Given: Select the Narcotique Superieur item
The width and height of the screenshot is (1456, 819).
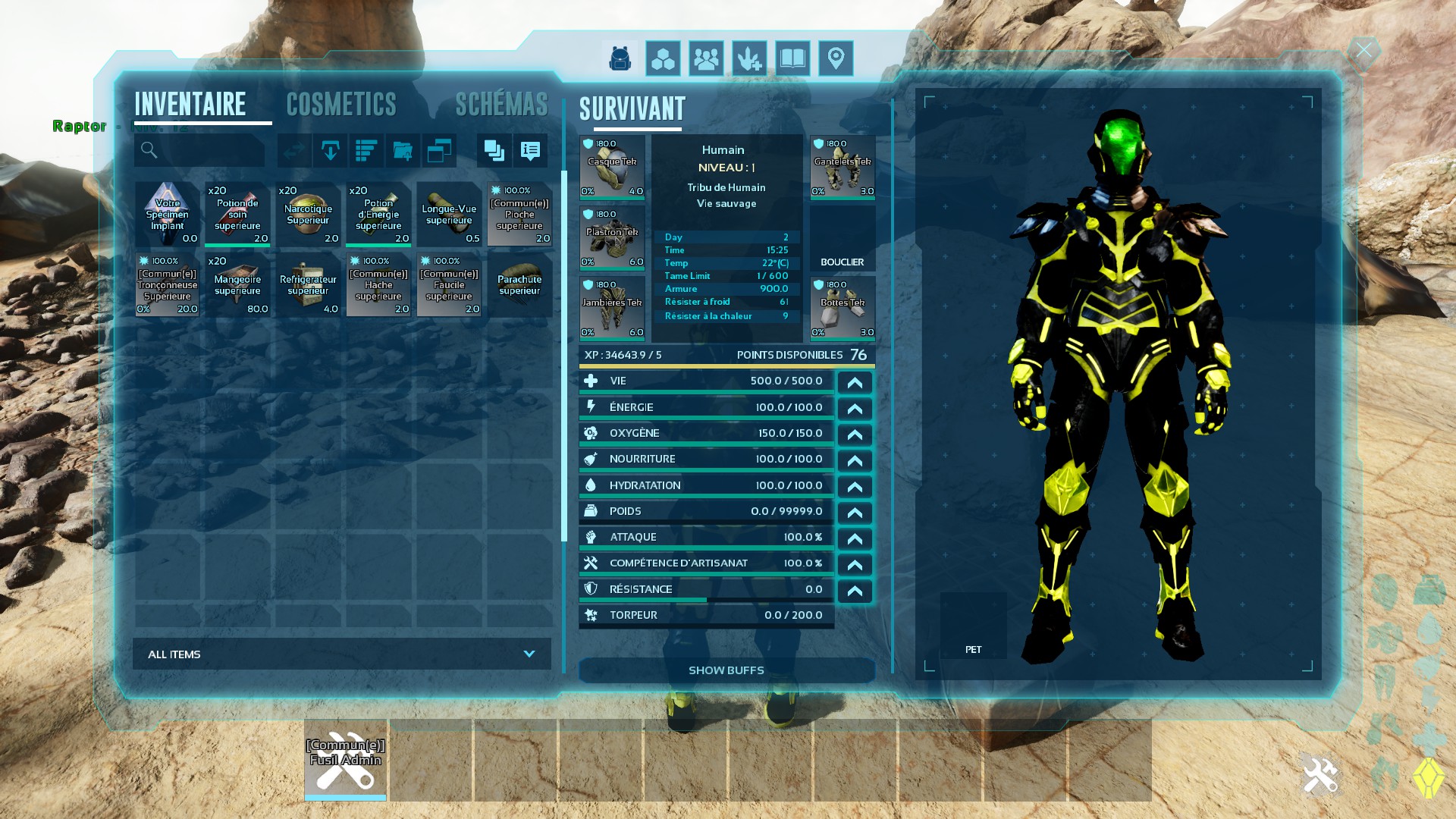Looking at the screenshot, I should (x=308, y=215).
